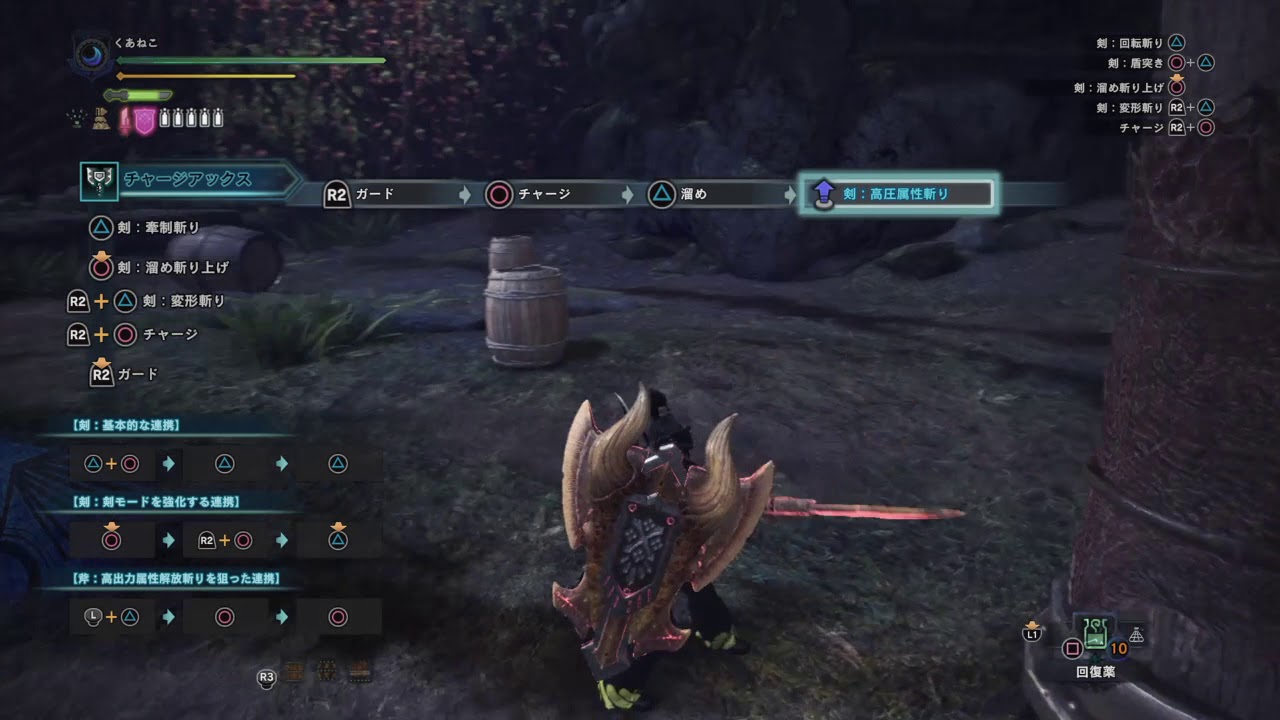Select the チャージアックス weapon header
1280x720 pixels.
tap(188, 180)
